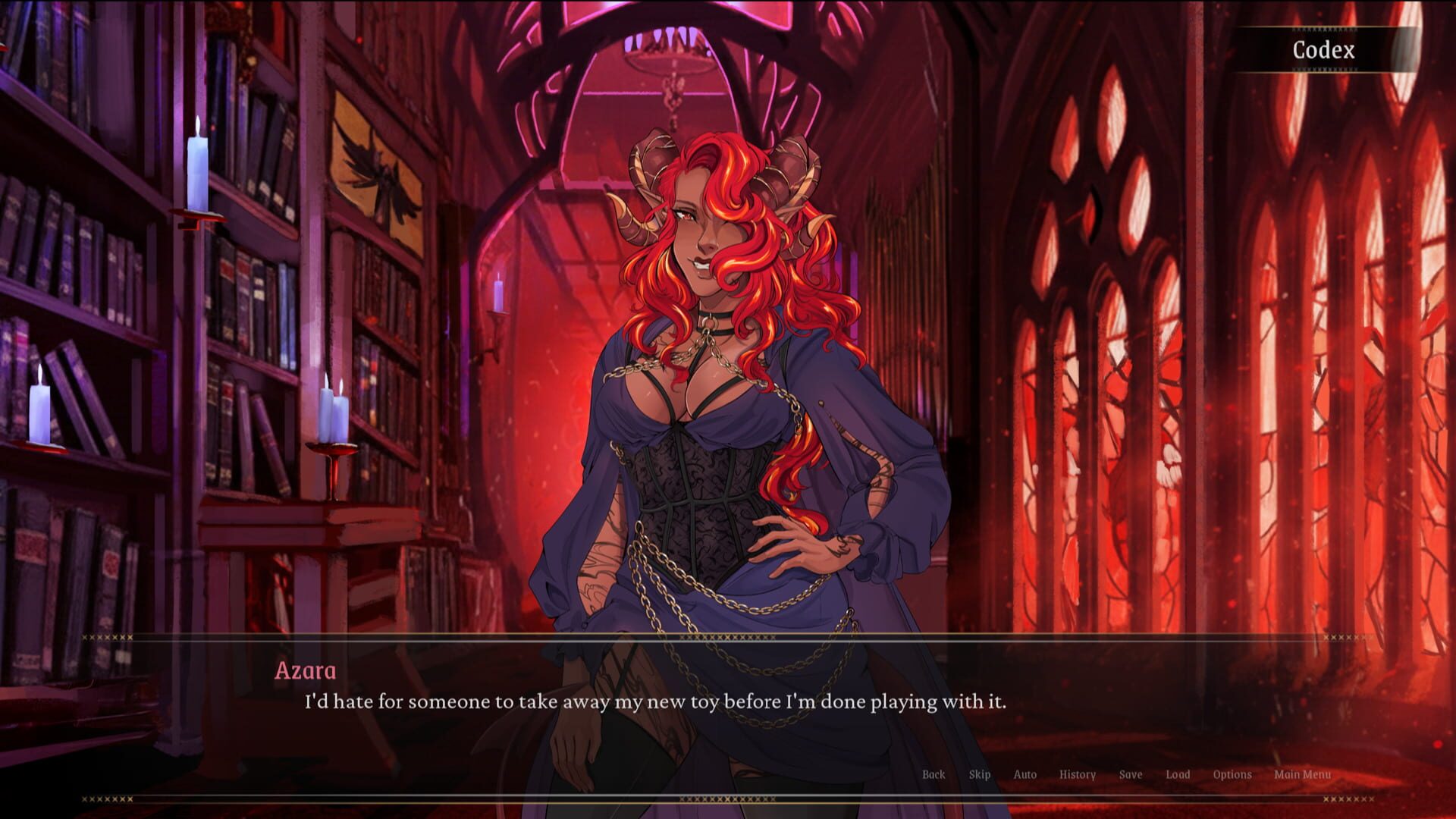Click the background scene to progress

[227, 303]
